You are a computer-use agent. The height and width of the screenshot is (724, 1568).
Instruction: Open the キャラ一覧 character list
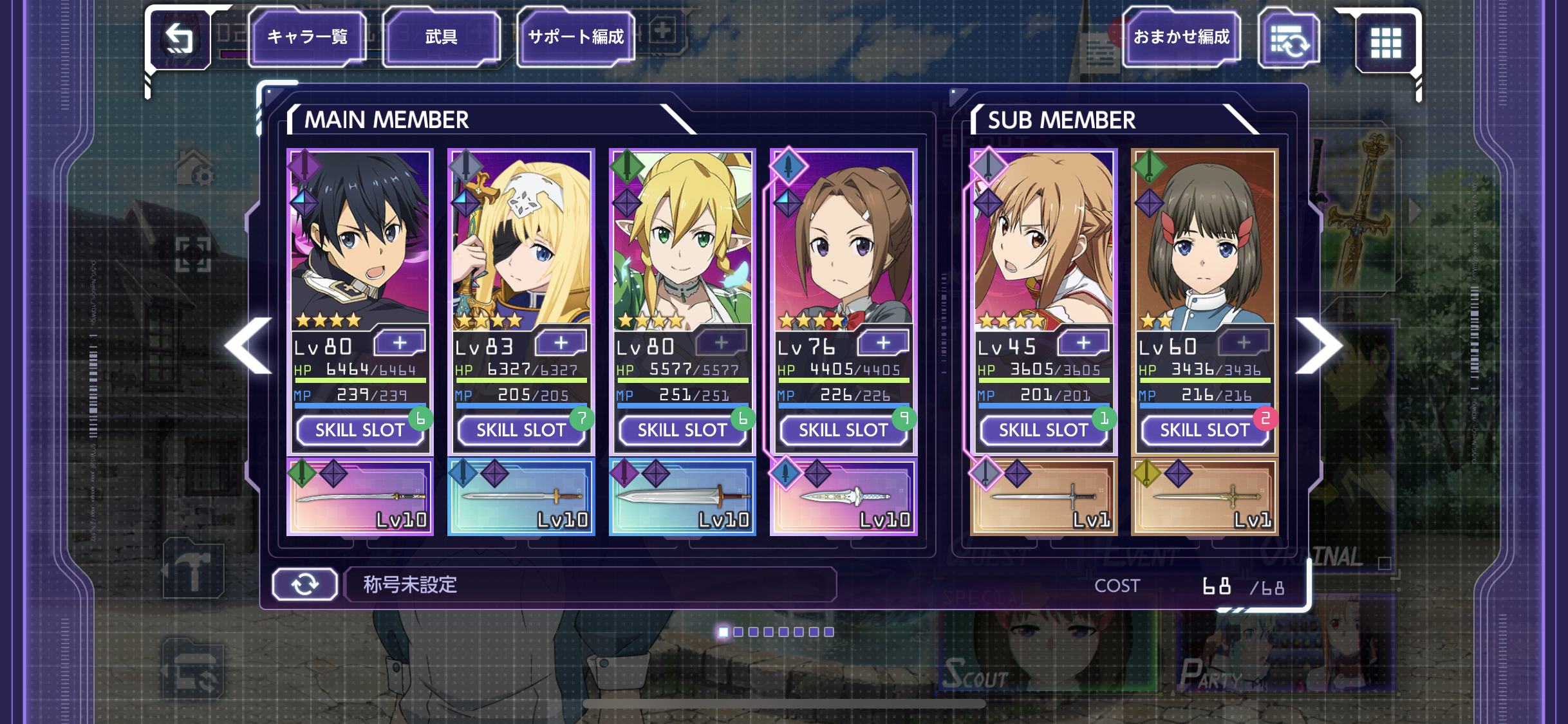tap(307, 37)
